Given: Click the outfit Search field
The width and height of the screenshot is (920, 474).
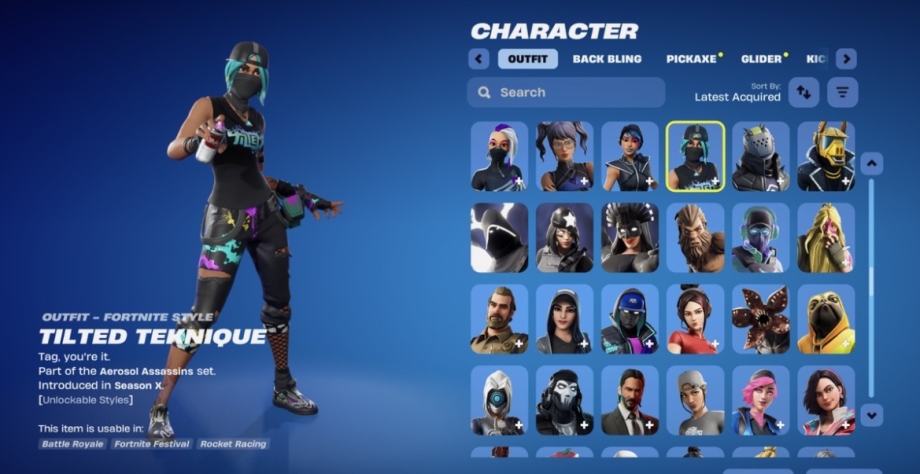Looking at the screenshot, I should coord(566,92).
